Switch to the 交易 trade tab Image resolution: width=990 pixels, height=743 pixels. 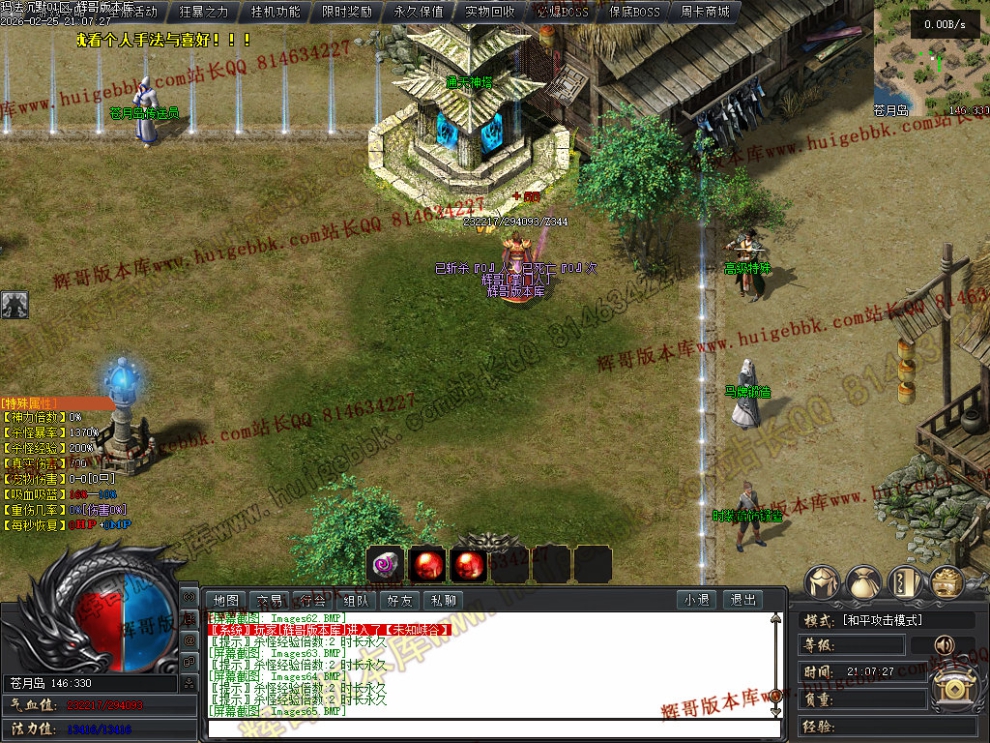pos(270,600)
